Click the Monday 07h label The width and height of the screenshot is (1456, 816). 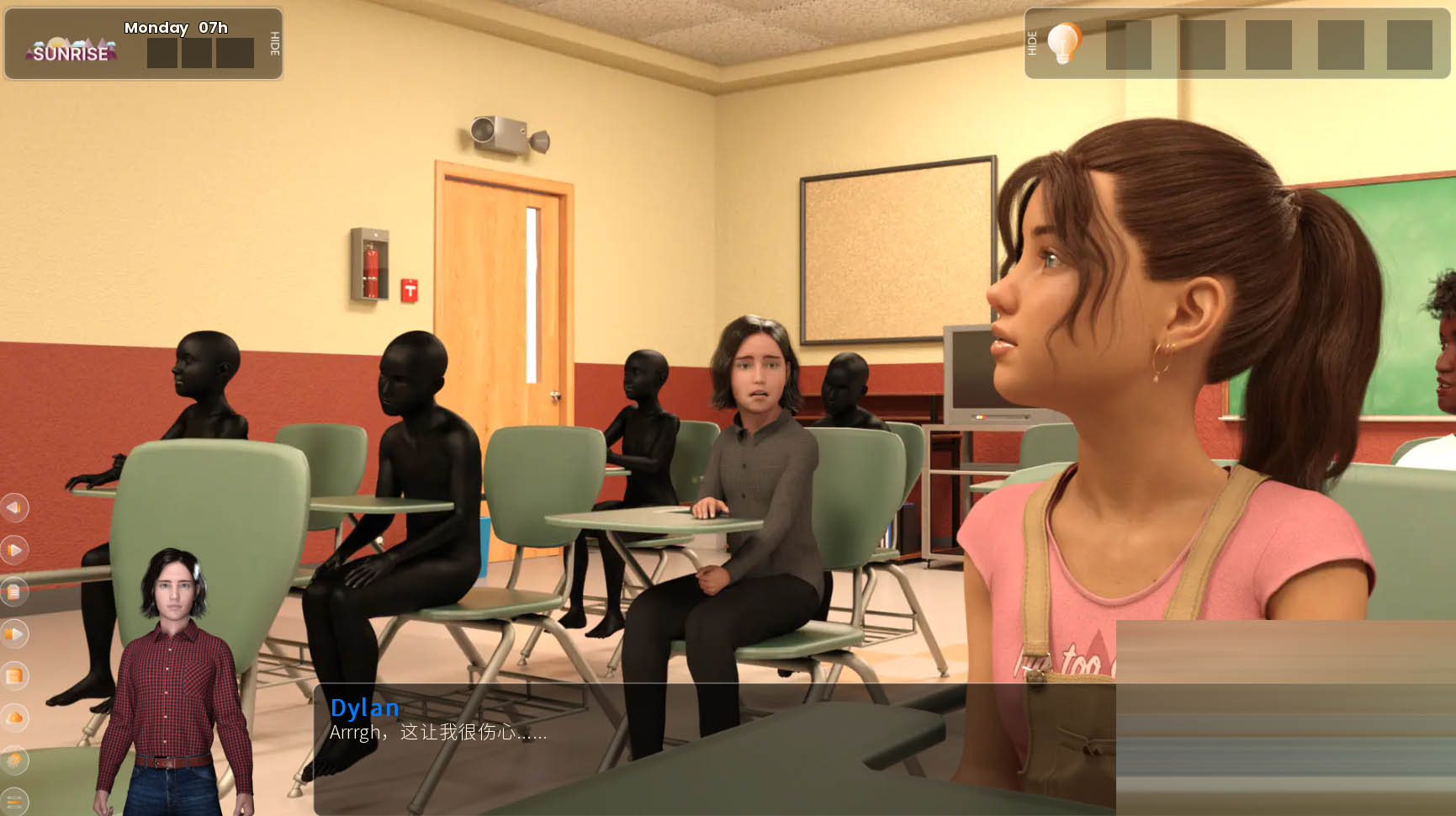pos(175,28)
